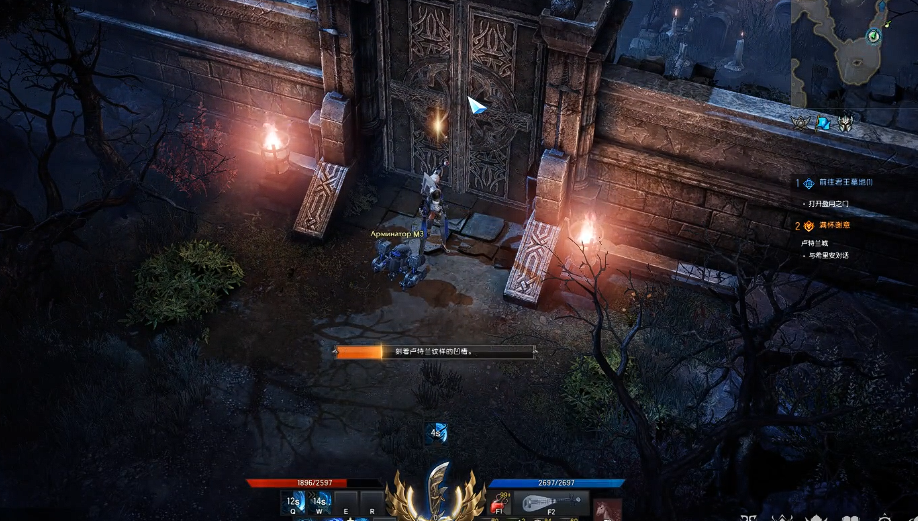Select the lute instrument in slot F2

[x=550, y=504]
